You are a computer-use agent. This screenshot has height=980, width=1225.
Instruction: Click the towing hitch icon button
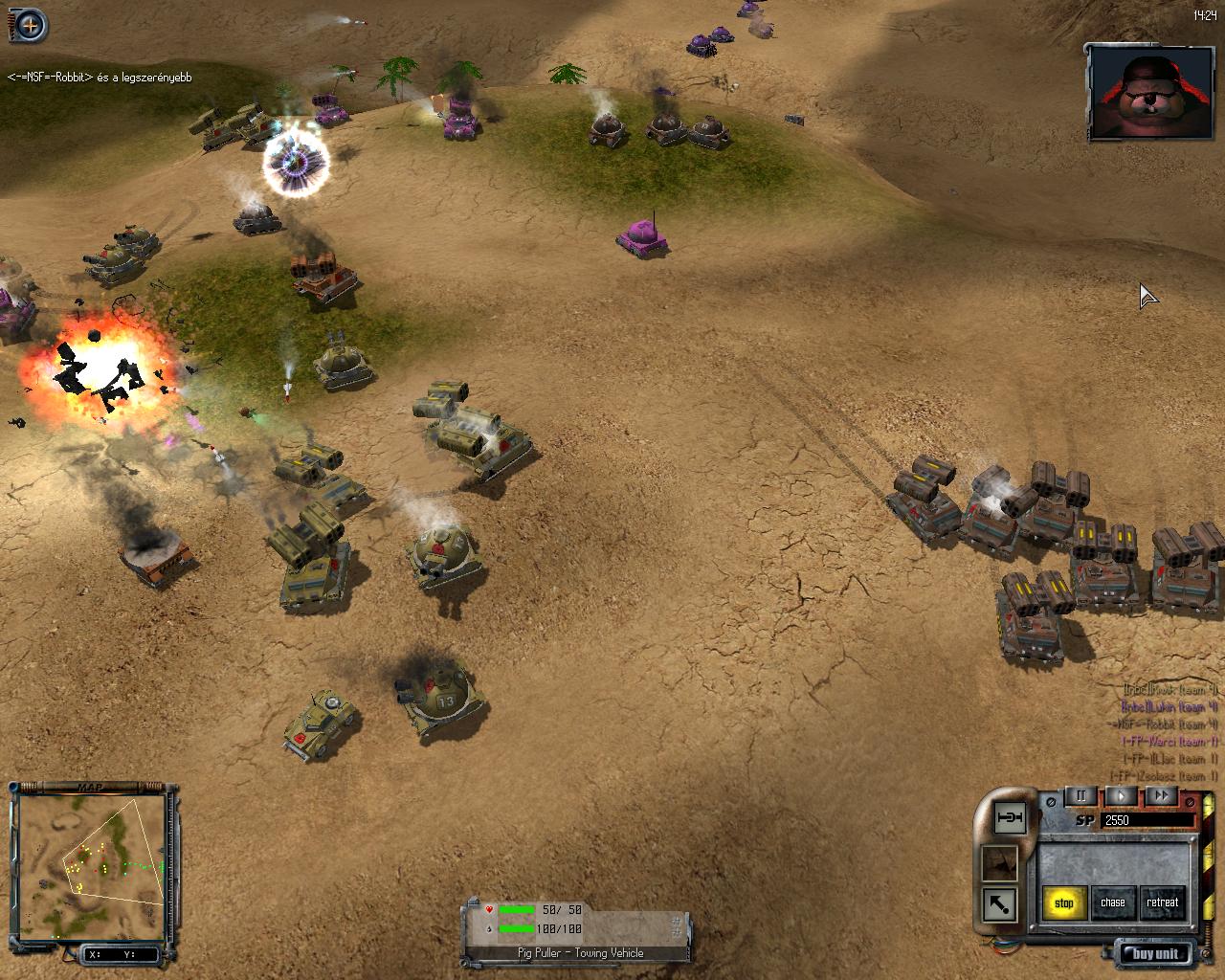pyautogui.click(x=1010, y=817)
